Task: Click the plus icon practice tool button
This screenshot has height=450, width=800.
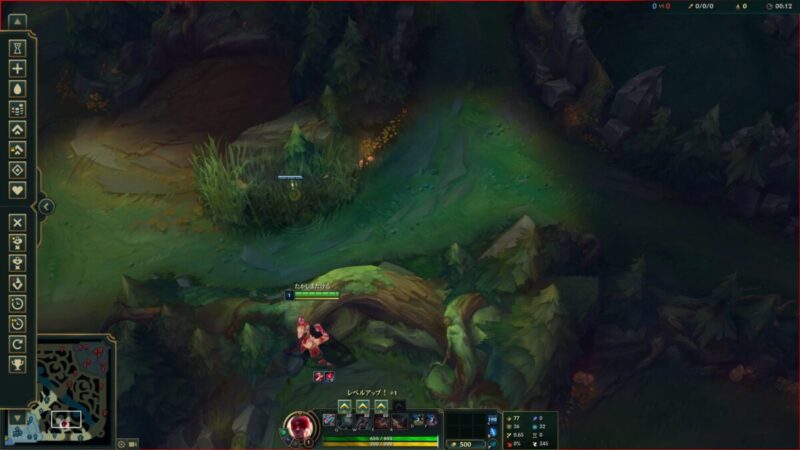Action: point(17,68)
